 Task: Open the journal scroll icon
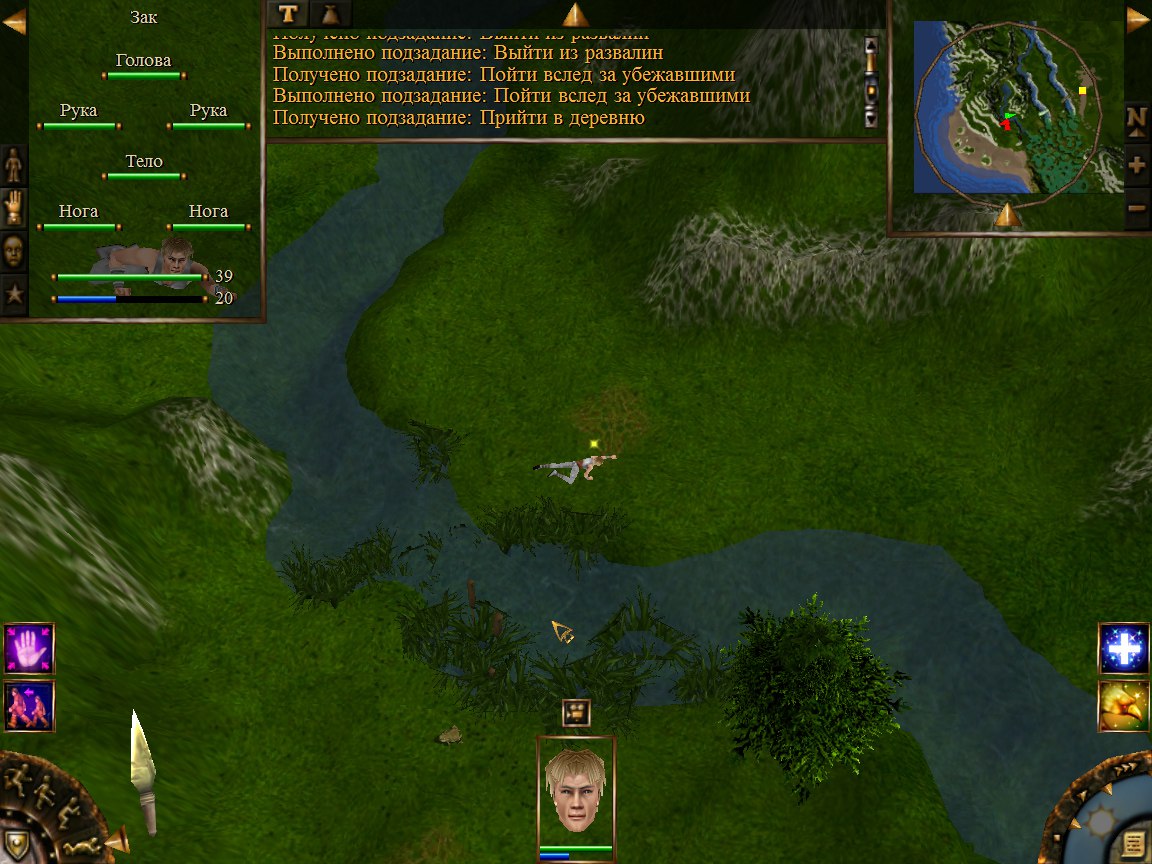1133,844
